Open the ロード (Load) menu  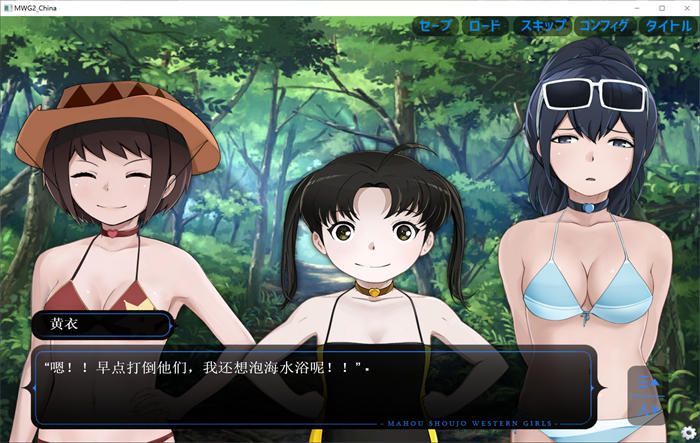click(x=484, y=26)
